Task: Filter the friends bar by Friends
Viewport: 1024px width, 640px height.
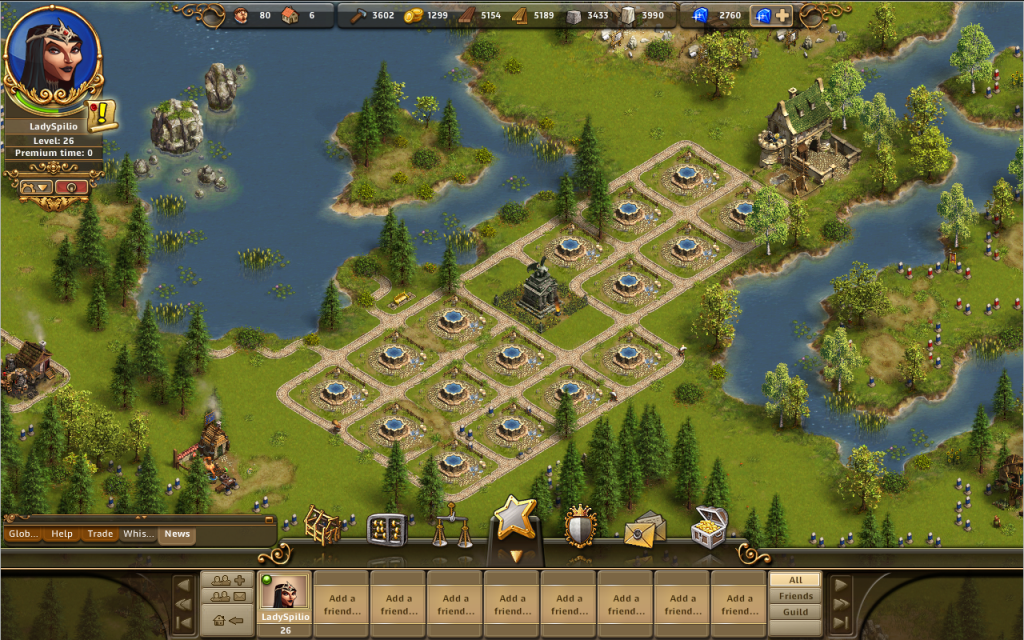Action: [x=795, y=596]
